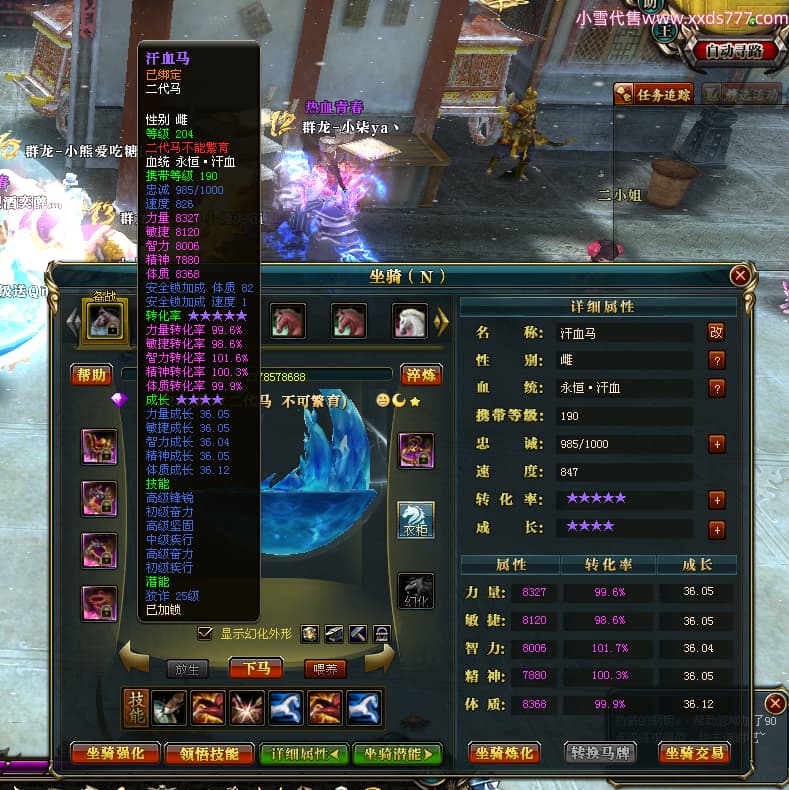This screenshot has height=790, width=789.
Task: Click the 淬炼 tempering button
Action: [x=421, y=375]
